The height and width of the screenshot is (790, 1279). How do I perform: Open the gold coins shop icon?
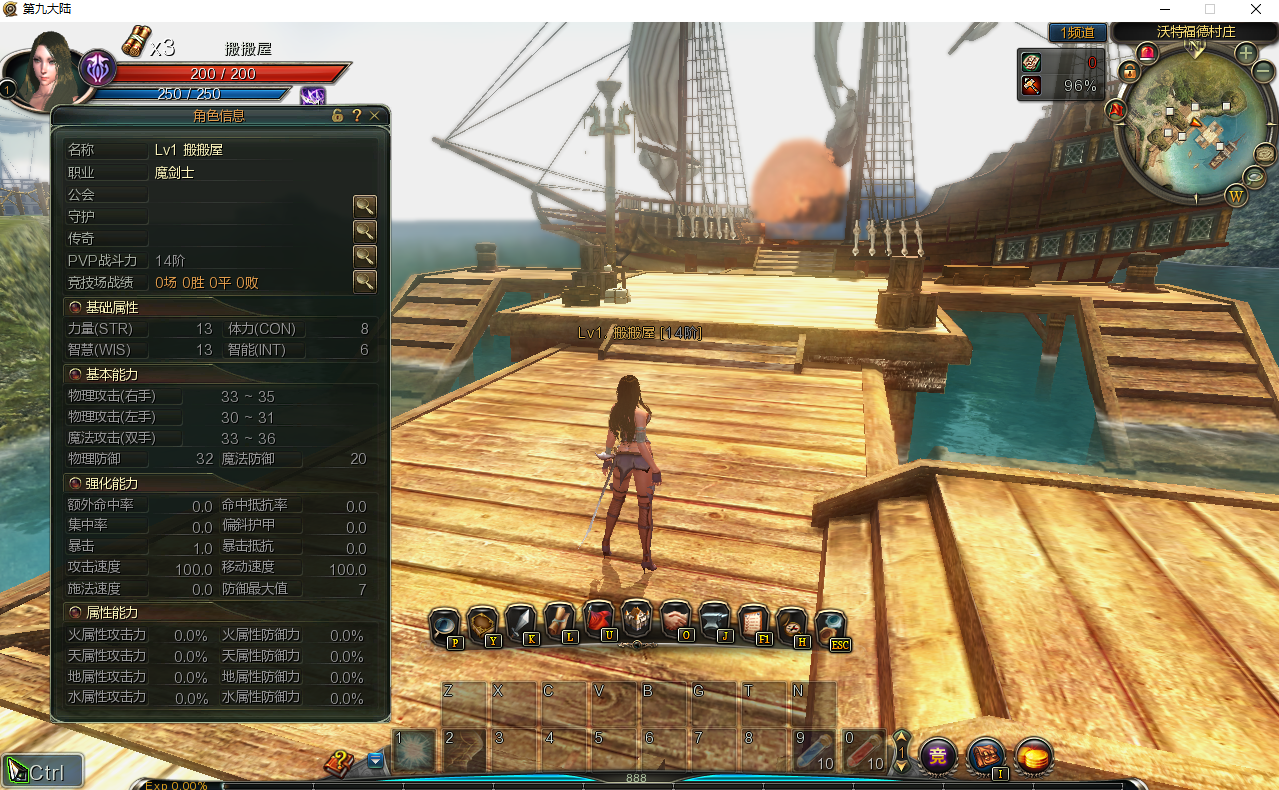(x=1034, y=755)
